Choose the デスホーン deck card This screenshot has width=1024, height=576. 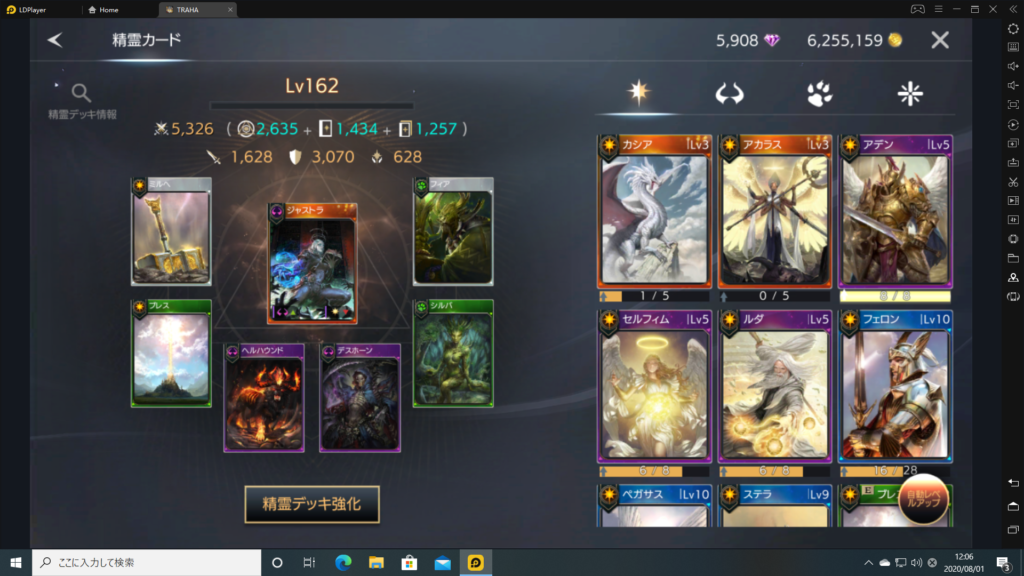coord(360,398)
